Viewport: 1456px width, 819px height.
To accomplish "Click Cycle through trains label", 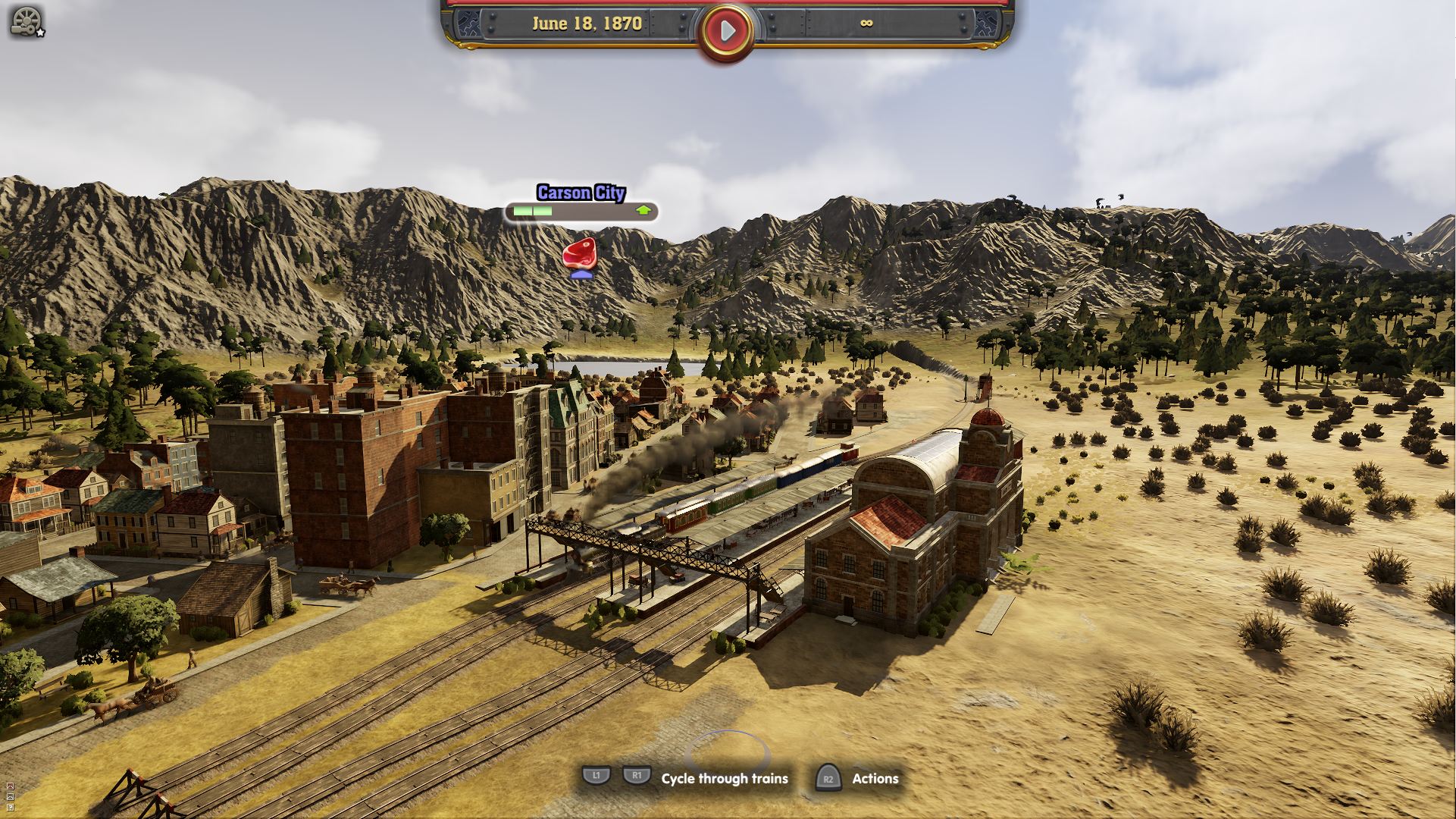I will pyautogui.click(x=724, y=778).
